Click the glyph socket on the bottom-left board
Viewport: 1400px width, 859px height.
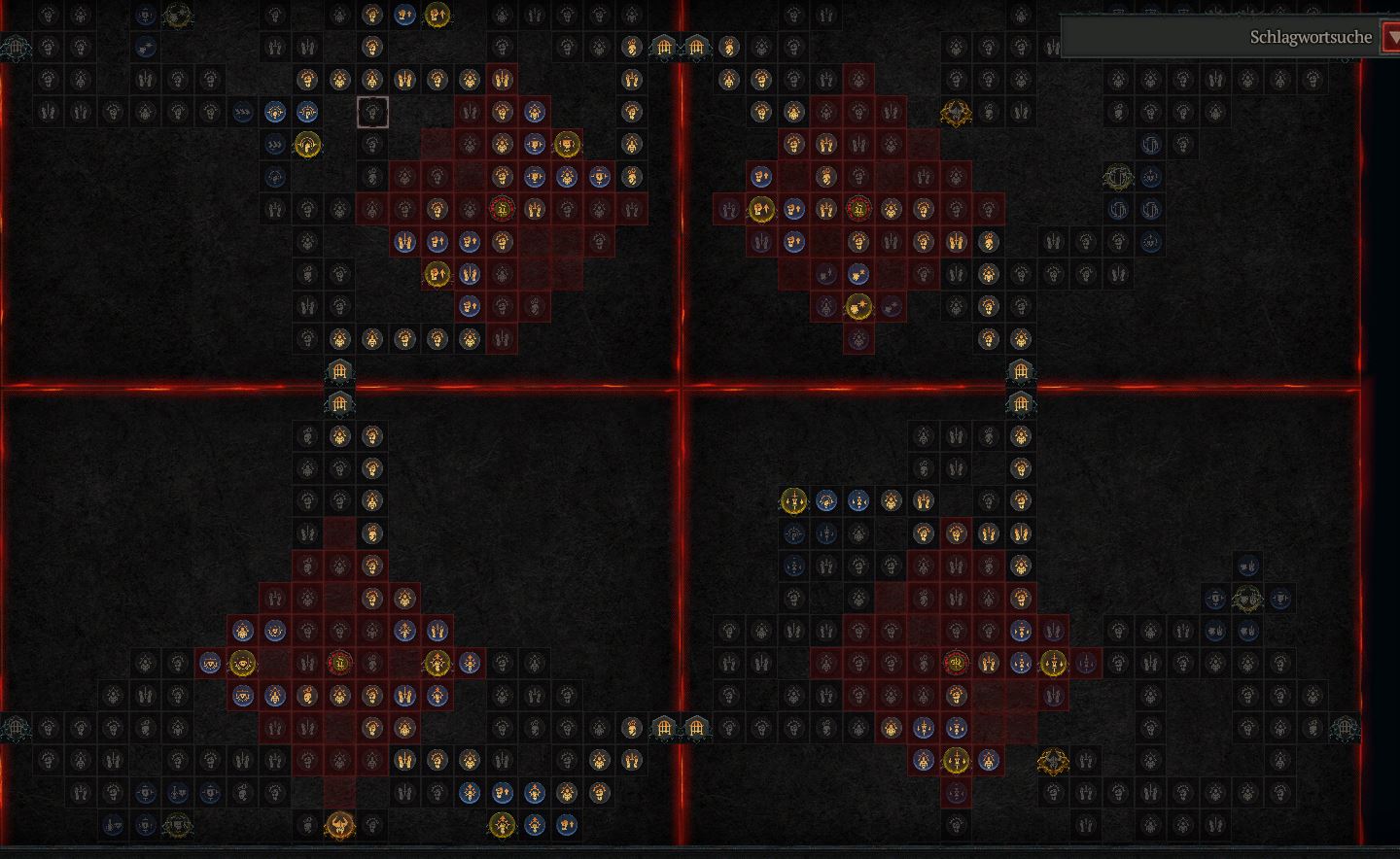(339, 664)
